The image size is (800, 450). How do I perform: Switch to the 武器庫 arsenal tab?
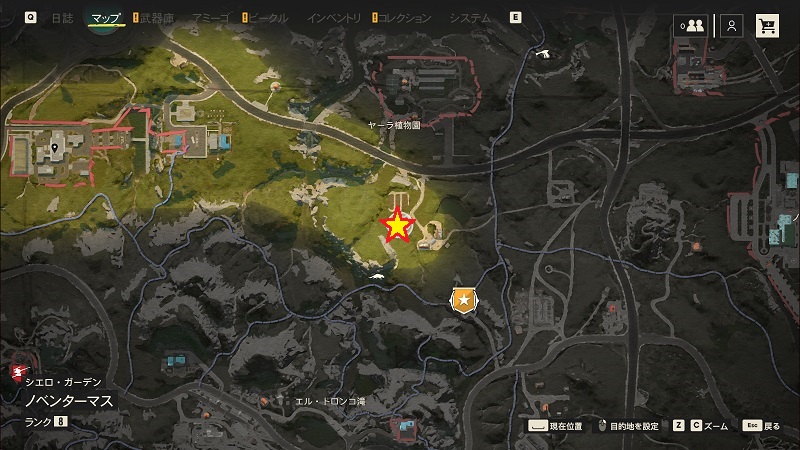[156, 18]
